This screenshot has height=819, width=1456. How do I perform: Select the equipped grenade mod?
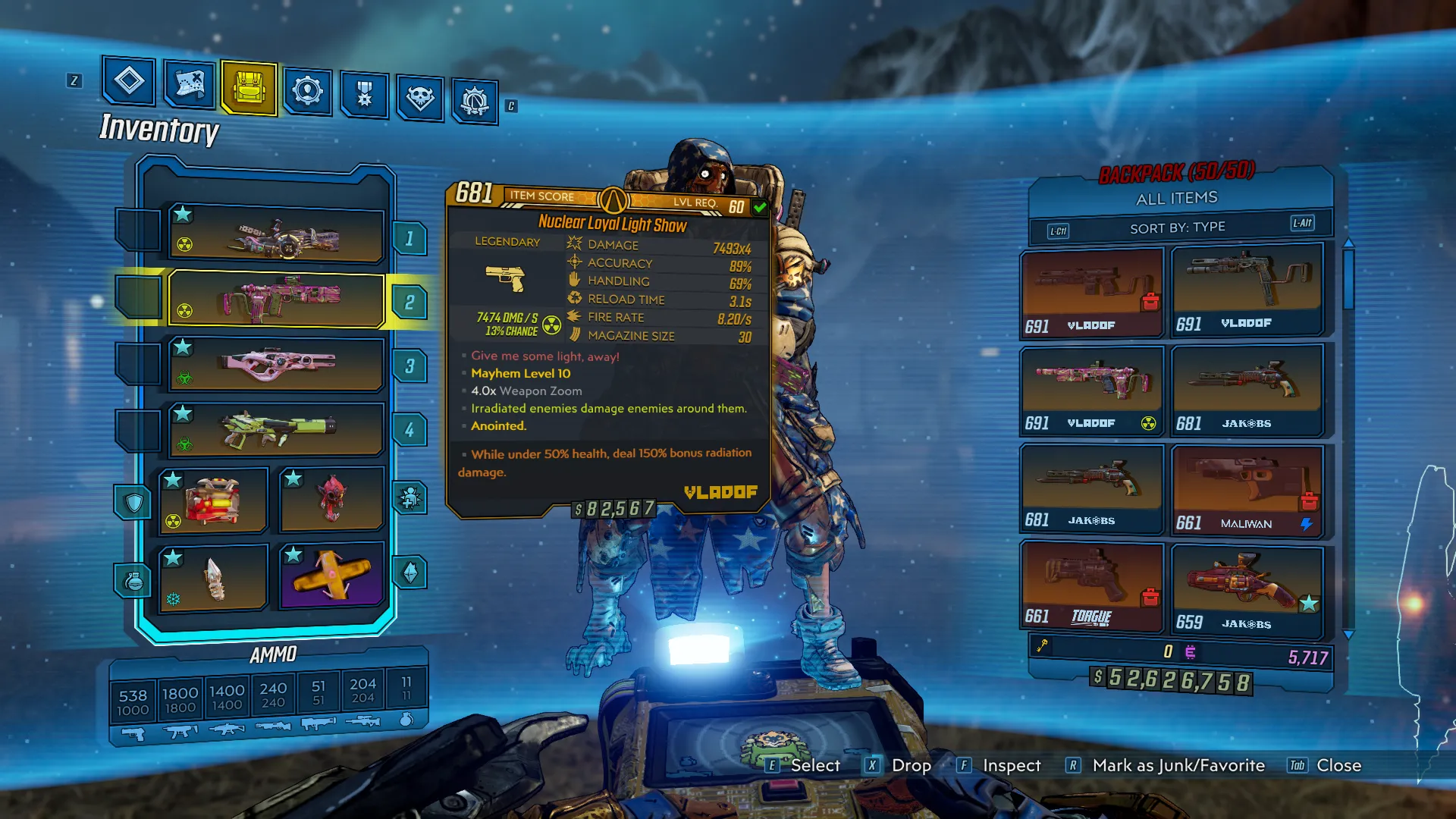213,577
